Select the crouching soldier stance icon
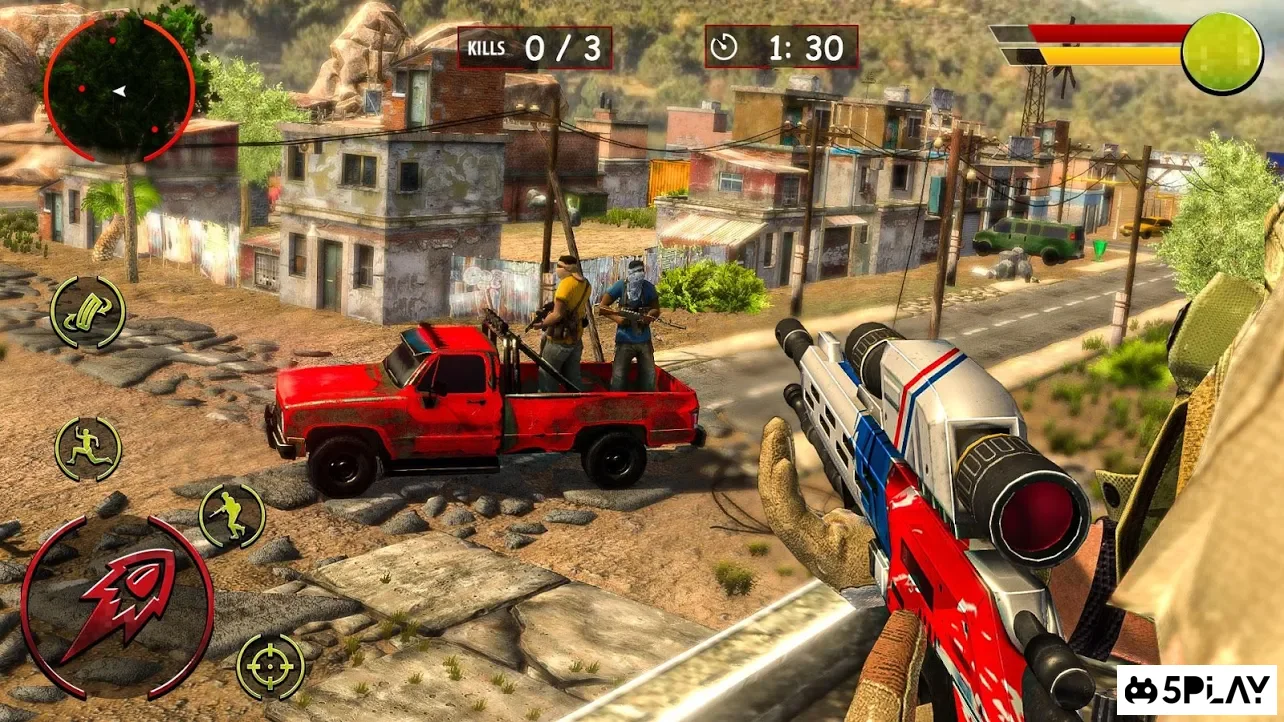This screenshot has height=722, width=1284. point(232,516)
